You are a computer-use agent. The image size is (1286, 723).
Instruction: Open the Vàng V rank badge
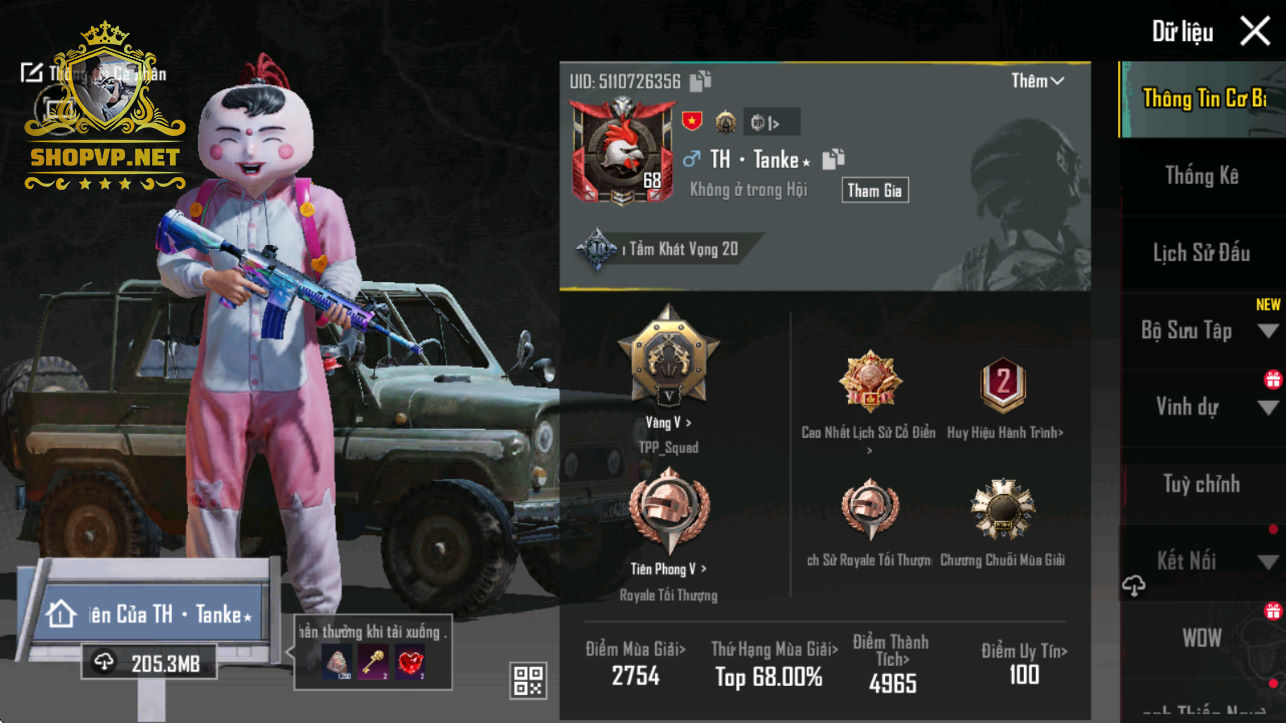[668, 358]
